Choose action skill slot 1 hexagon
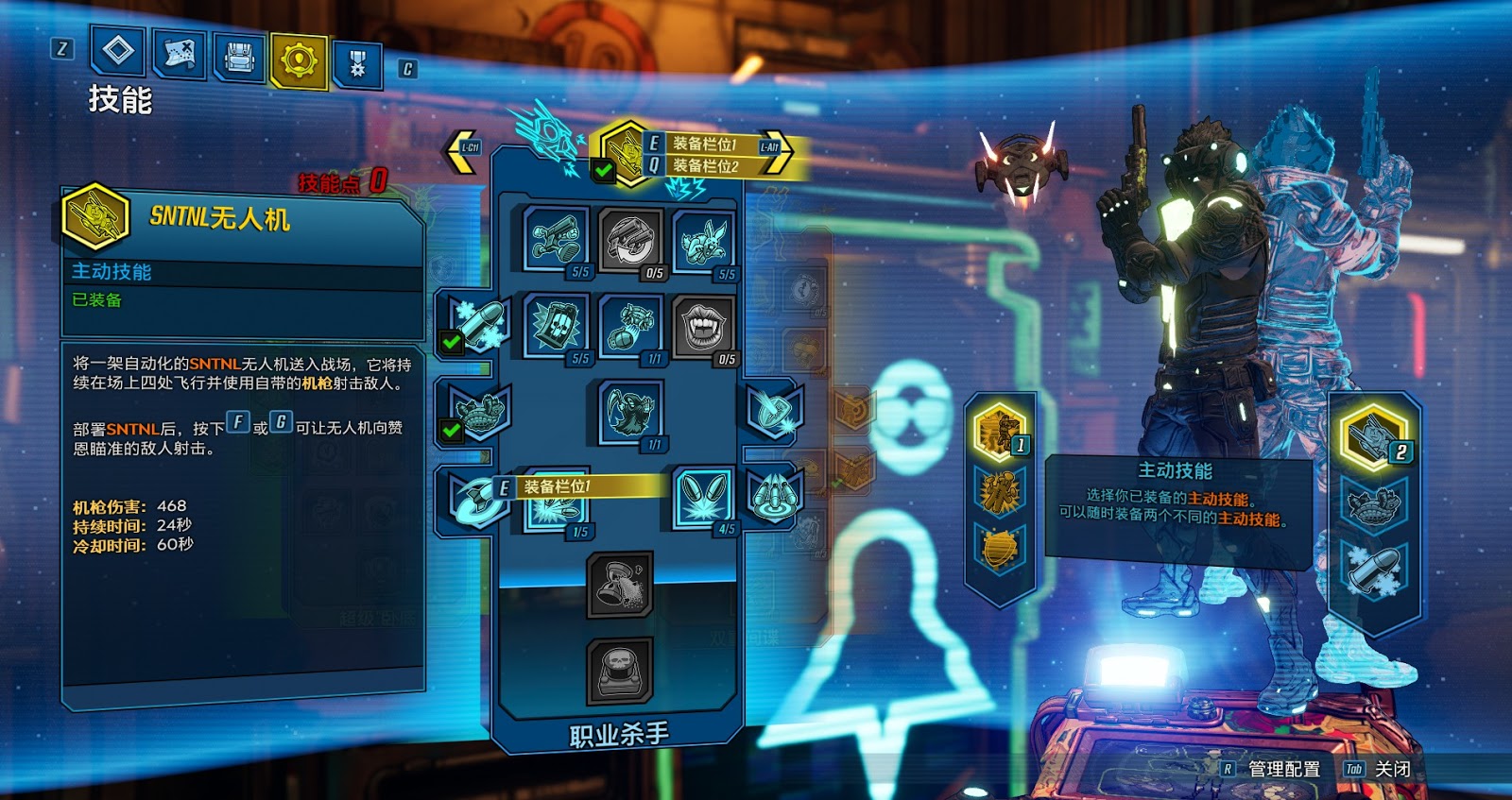The width and height of the screenshot is (1512, 800). [999, 431]
